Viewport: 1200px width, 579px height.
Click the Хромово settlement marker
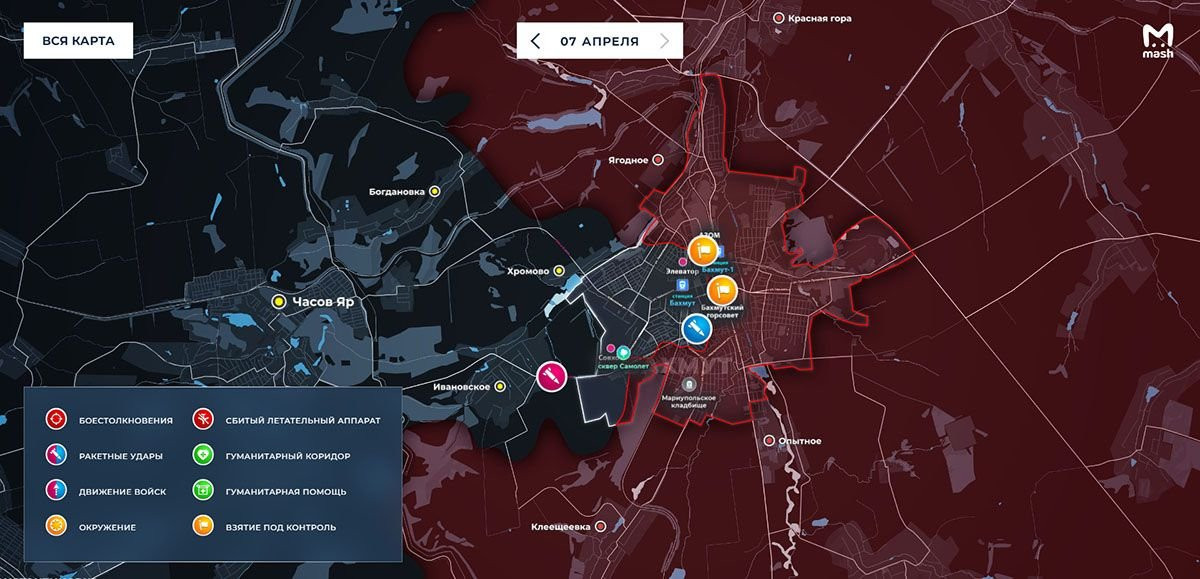click(559, 271)
